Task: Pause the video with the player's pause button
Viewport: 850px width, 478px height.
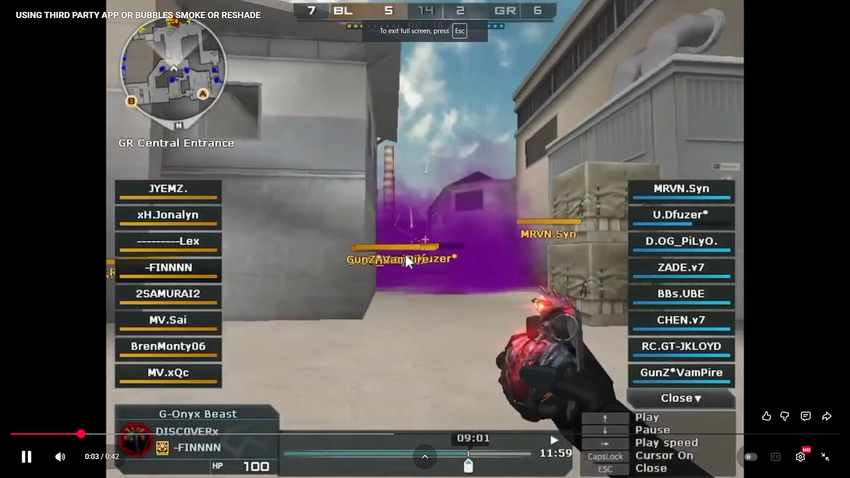Action: click(27, 457)
